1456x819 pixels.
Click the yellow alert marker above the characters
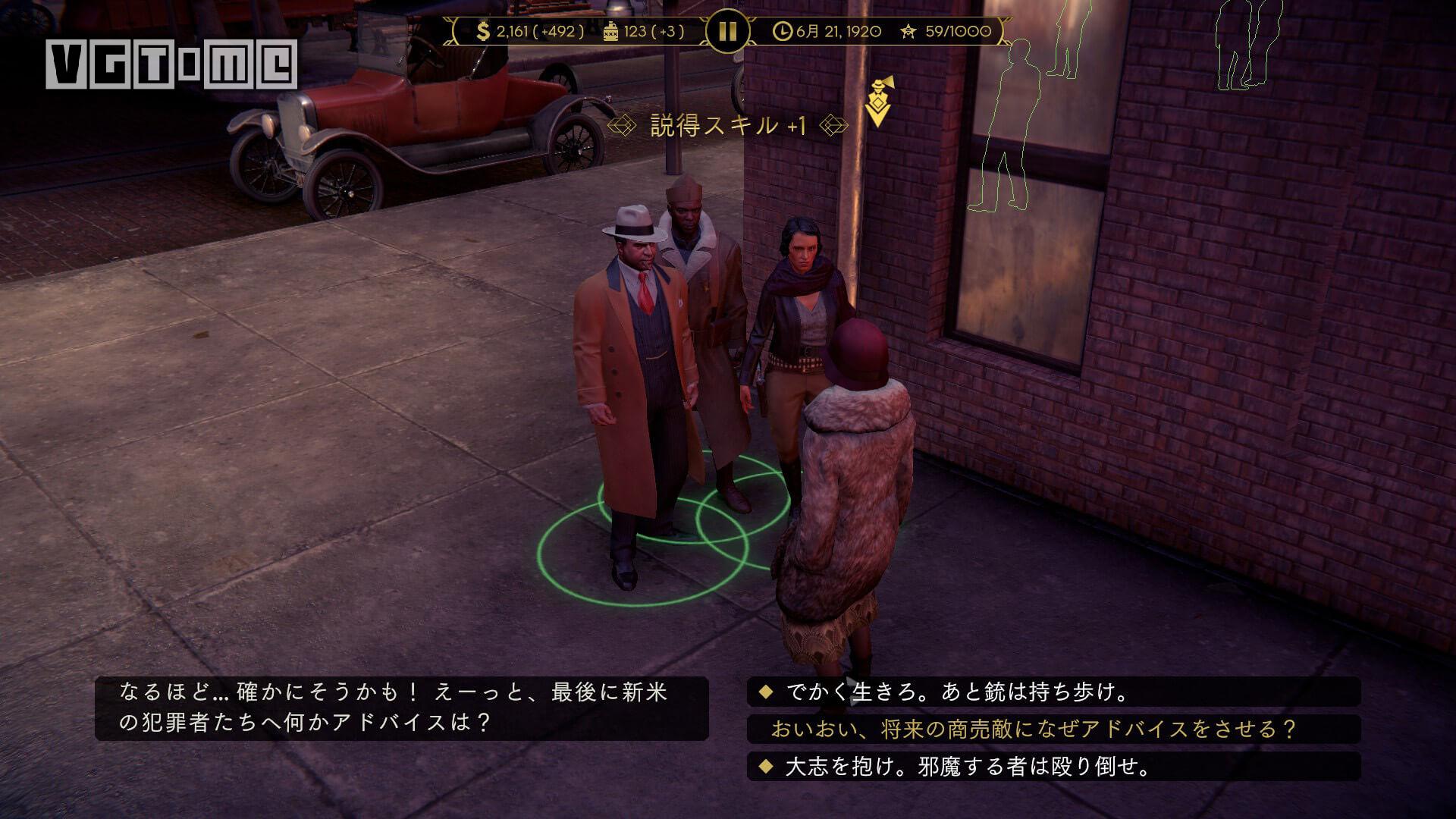[877, 104]
